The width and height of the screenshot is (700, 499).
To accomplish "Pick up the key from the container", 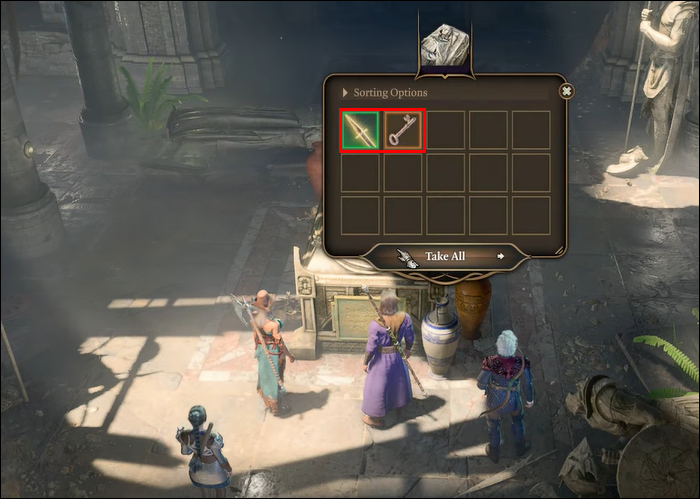I will pos(404,131).
